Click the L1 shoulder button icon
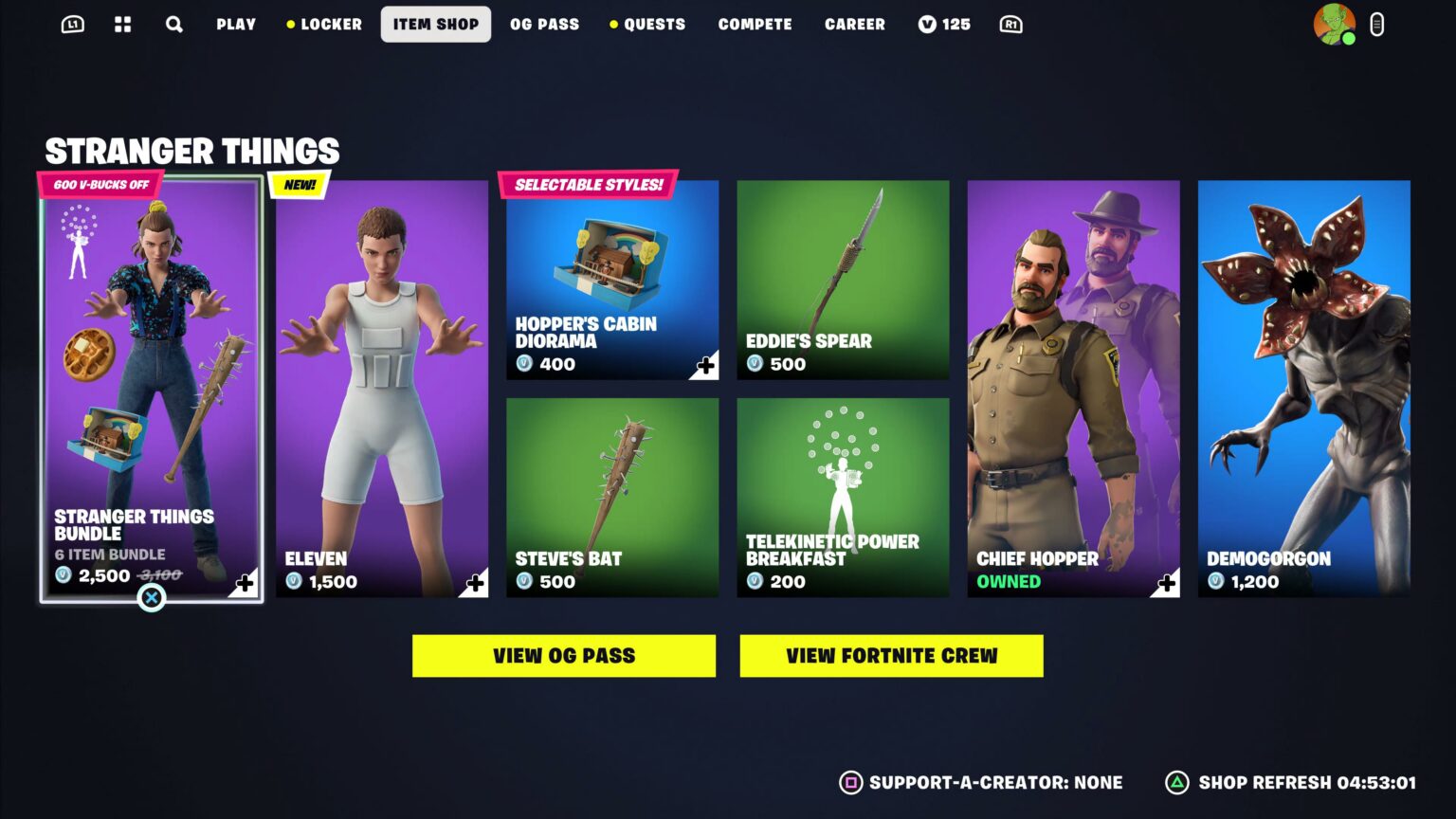 click(x=71, y=24)
